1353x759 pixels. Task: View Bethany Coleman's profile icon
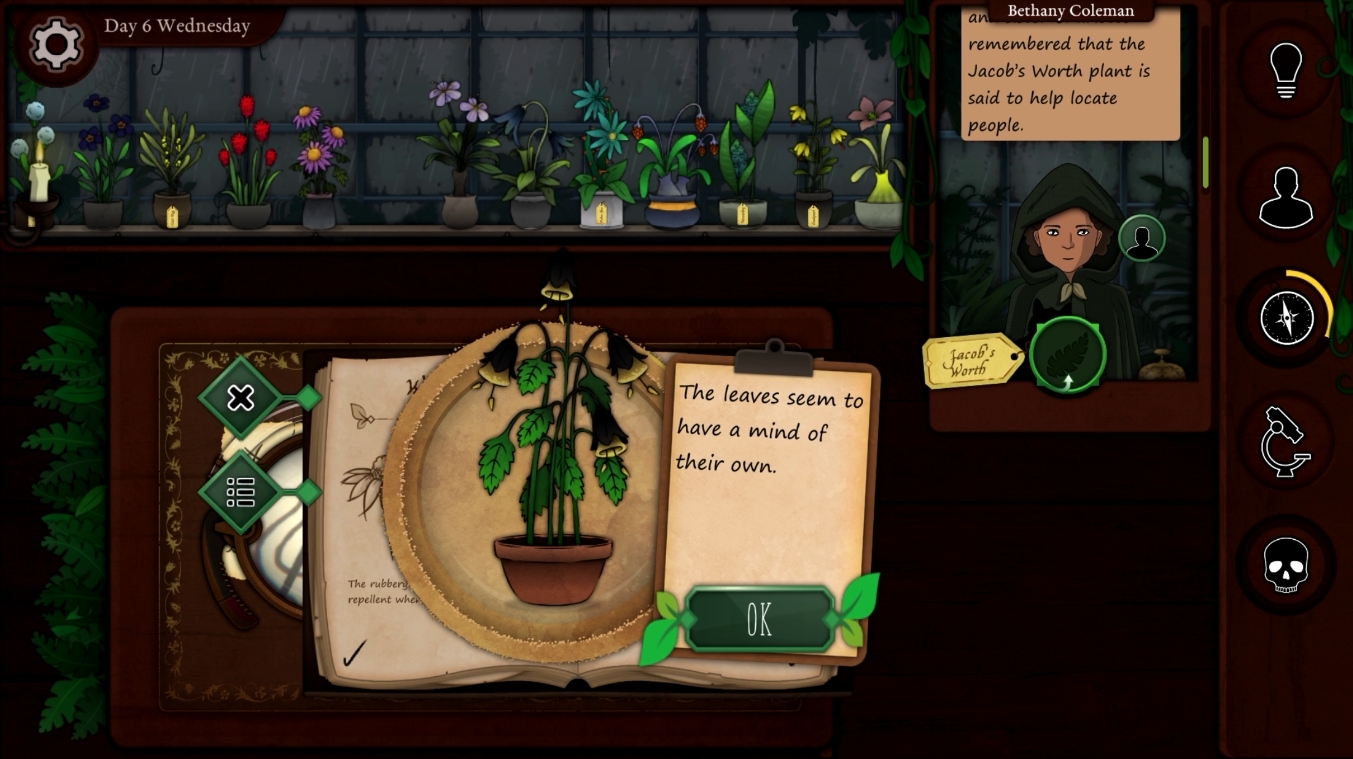(1141, 239)
